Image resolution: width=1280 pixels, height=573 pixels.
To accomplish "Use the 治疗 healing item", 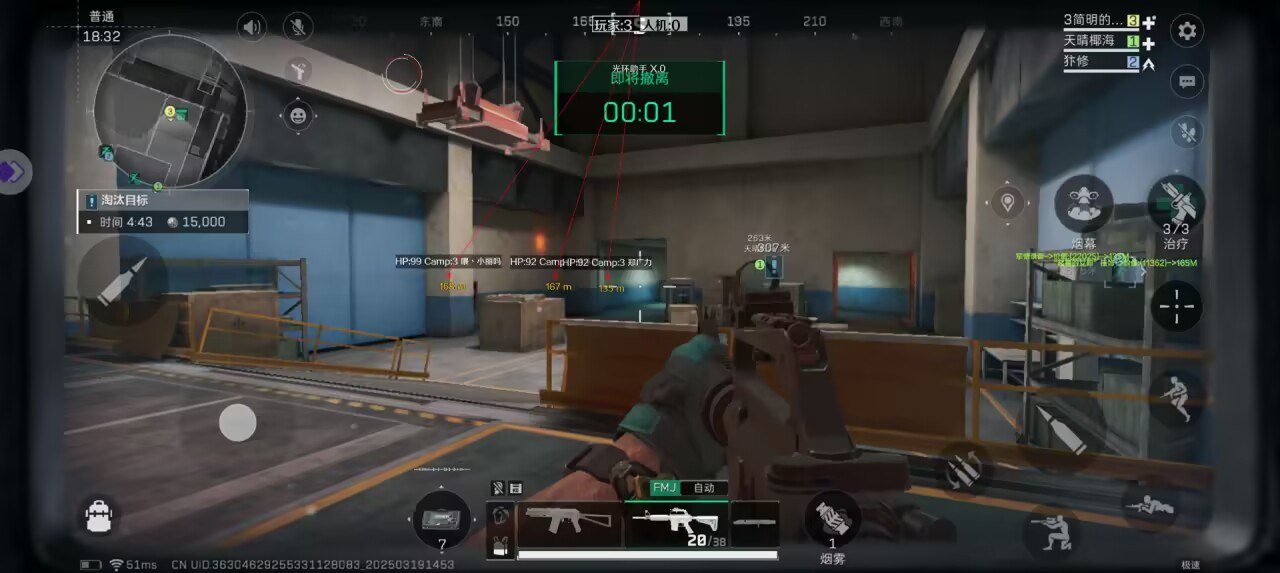I will [x=1176, y=203].
